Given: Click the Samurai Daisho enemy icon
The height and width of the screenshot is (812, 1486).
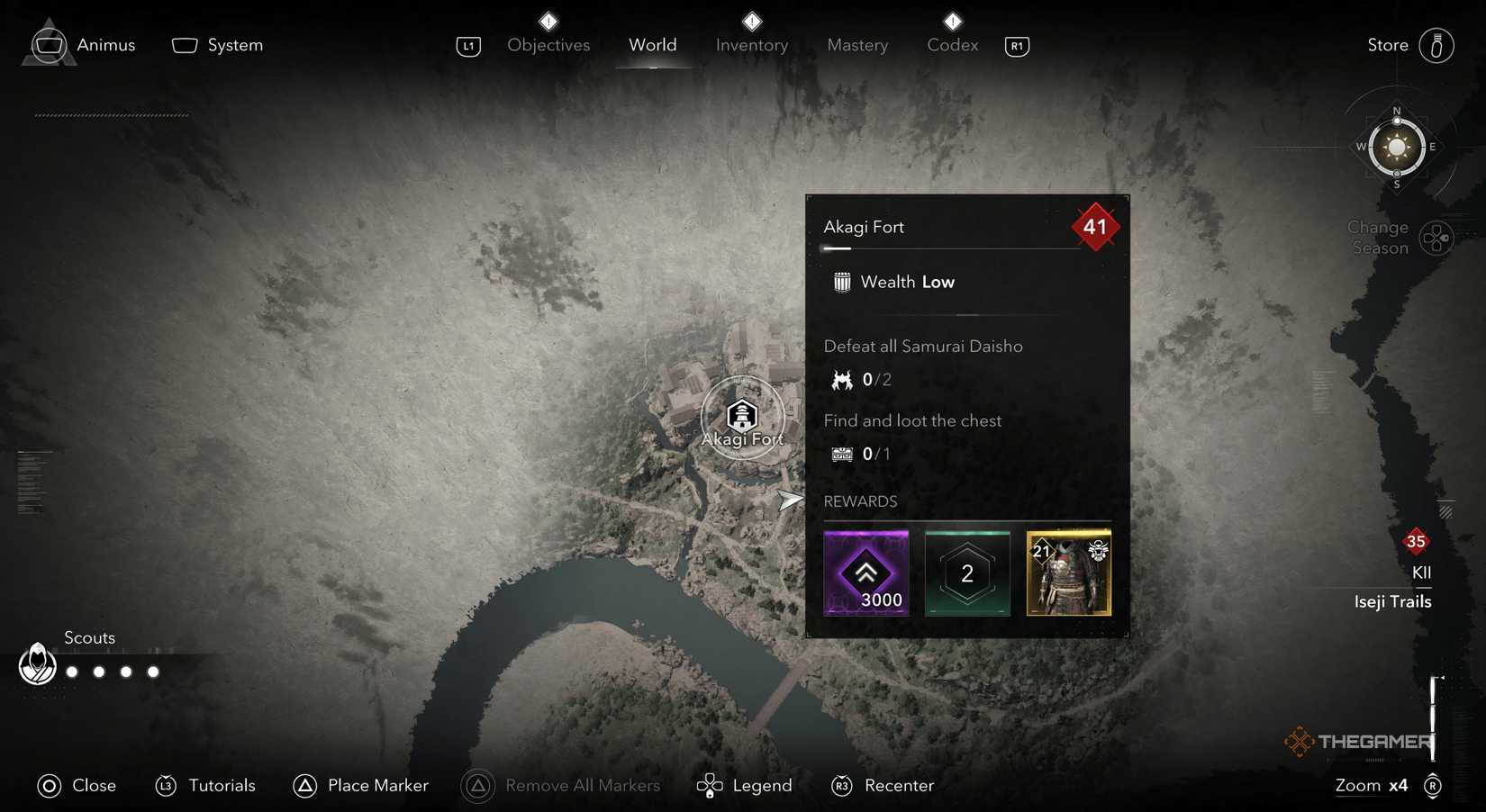Looking at the screenshot, I should tap(841, 379).
